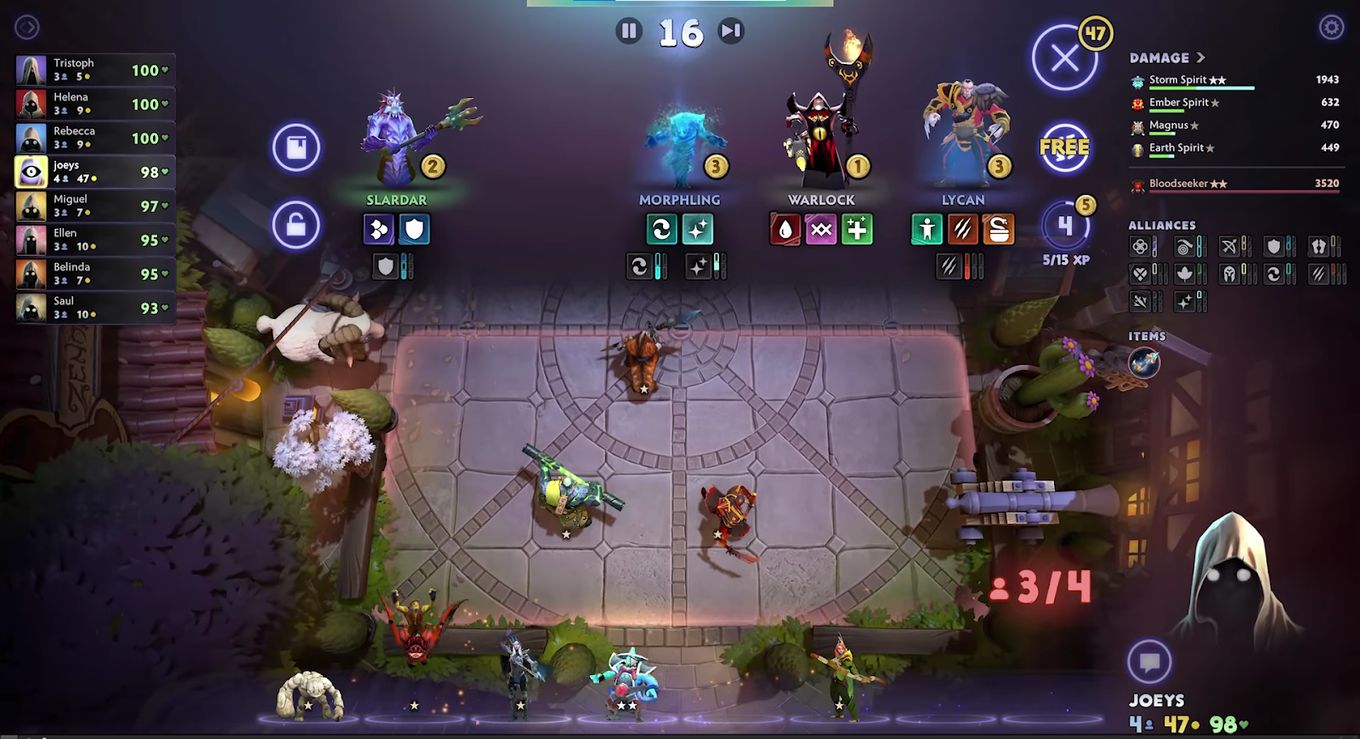Skip forward with the next button
Image resolution: width=1360 pixels, height=739 pixels.
(x=732, y=31)
